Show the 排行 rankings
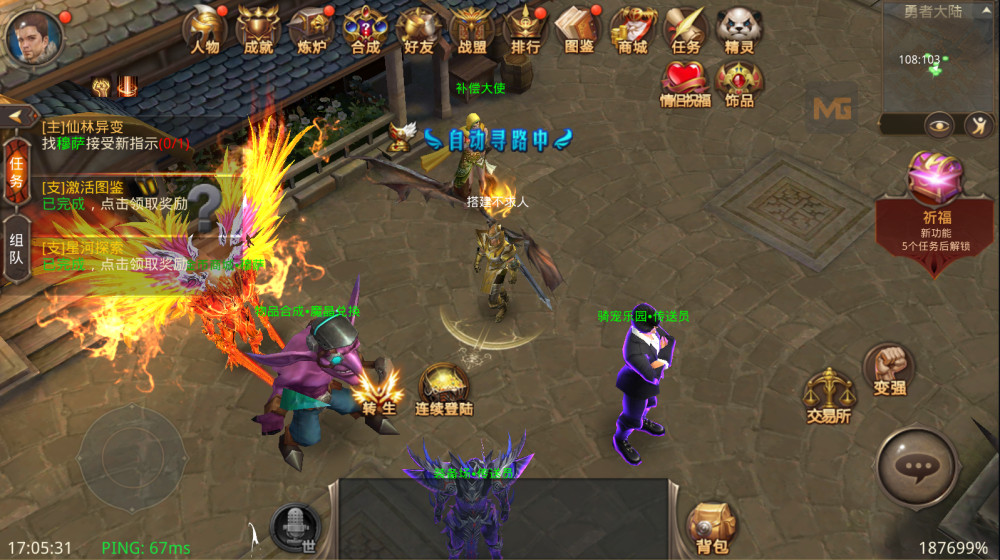This screenshot has height=560, width=1000. (525, 30)
